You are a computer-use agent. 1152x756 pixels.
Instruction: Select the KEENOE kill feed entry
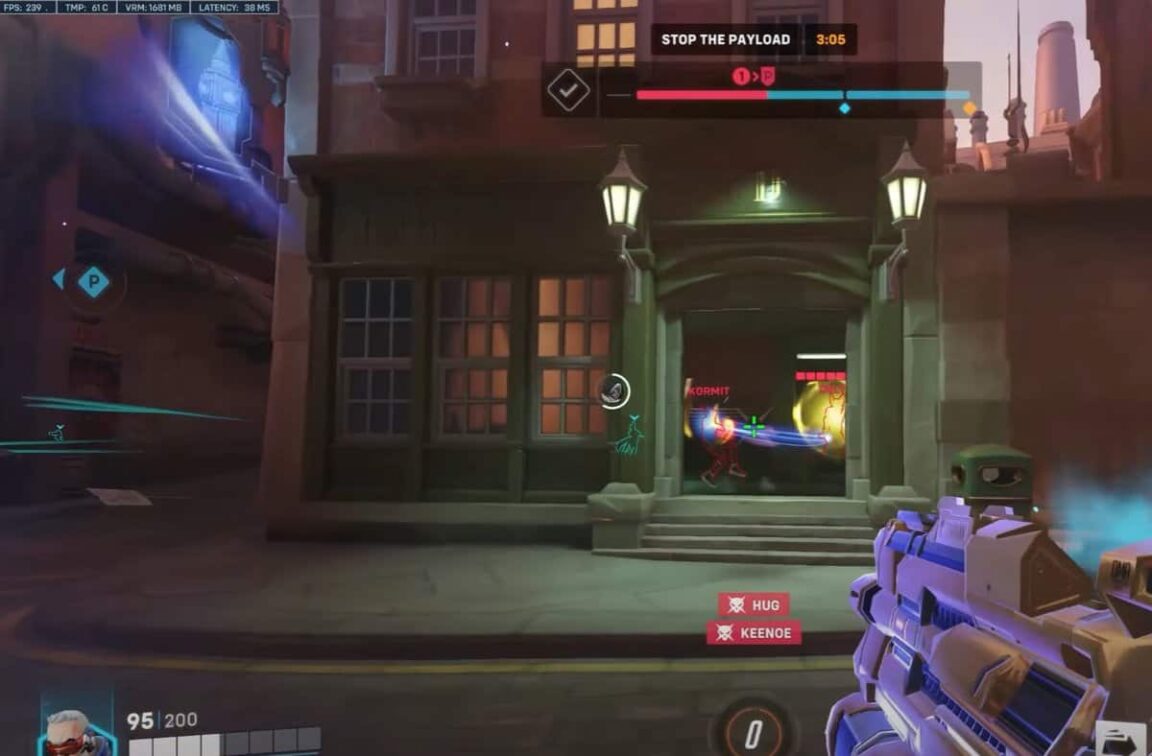753,633
